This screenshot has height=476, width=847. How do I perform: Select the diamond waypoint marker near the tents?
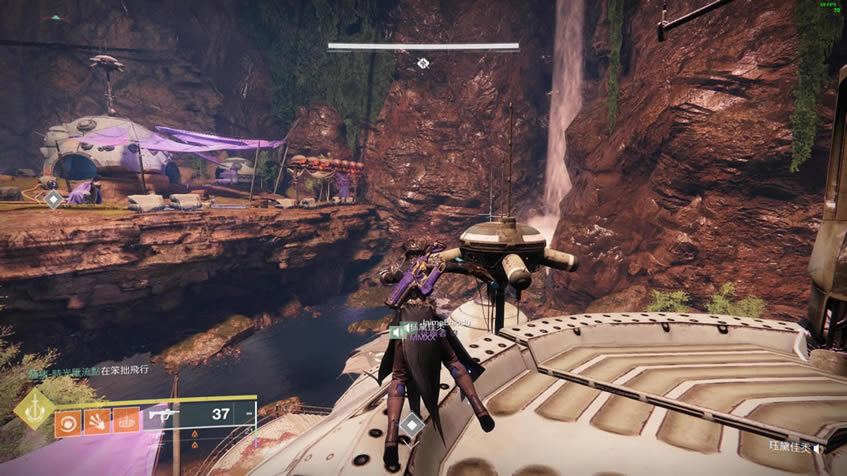pyautogui.click(x=53, y=199)
